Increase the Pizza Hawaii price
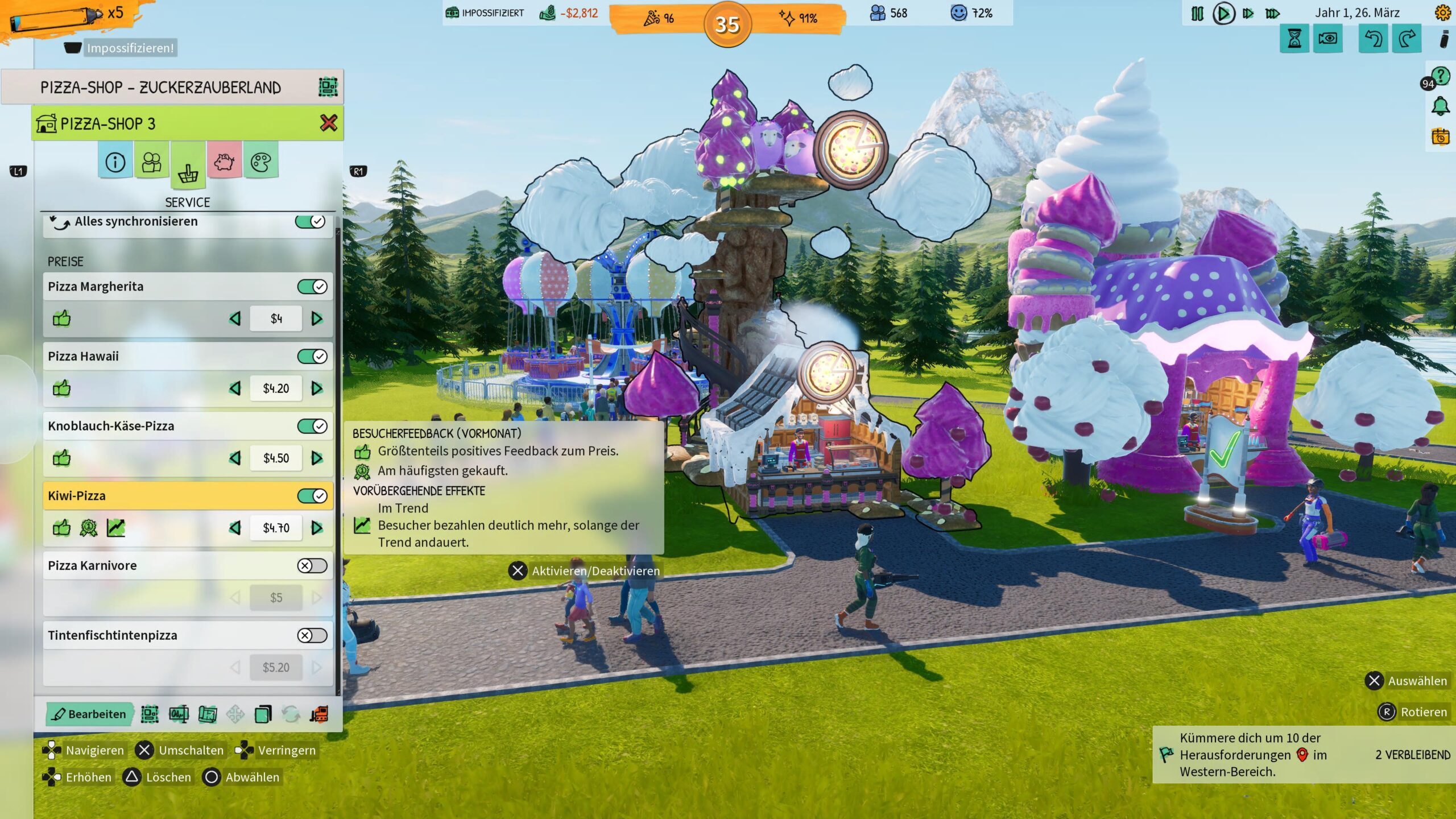 [317, 388]
